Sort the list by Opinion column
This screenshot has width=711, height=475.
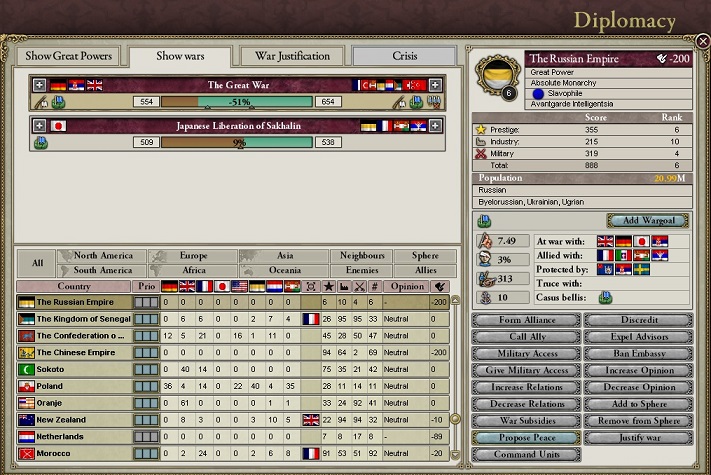pyautogui.click(x=406, y=286)
